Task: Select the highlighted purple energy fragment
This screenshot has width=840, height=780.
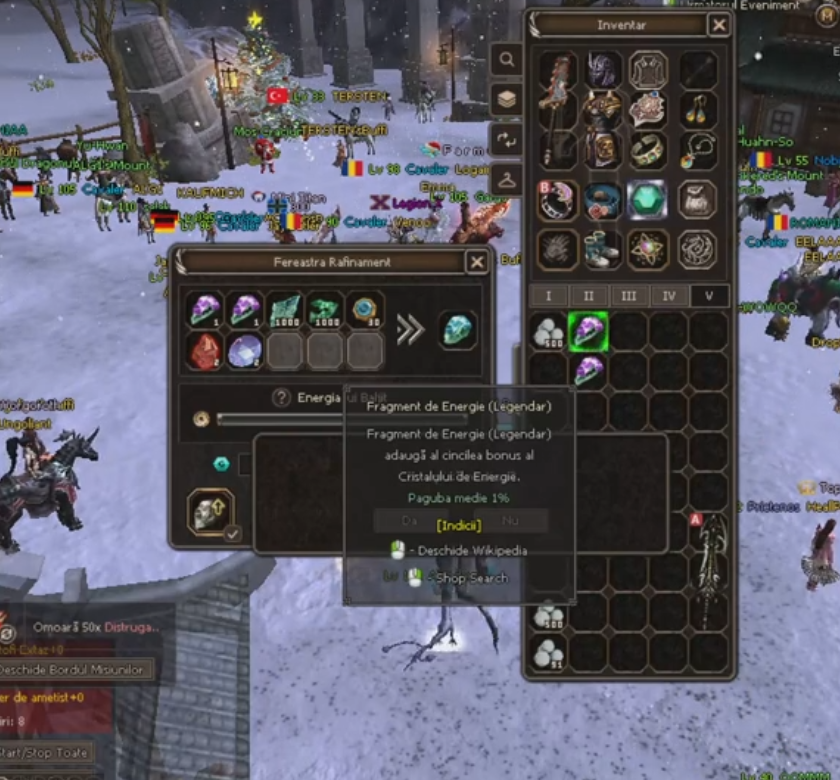Action: [x=589, y=331]
